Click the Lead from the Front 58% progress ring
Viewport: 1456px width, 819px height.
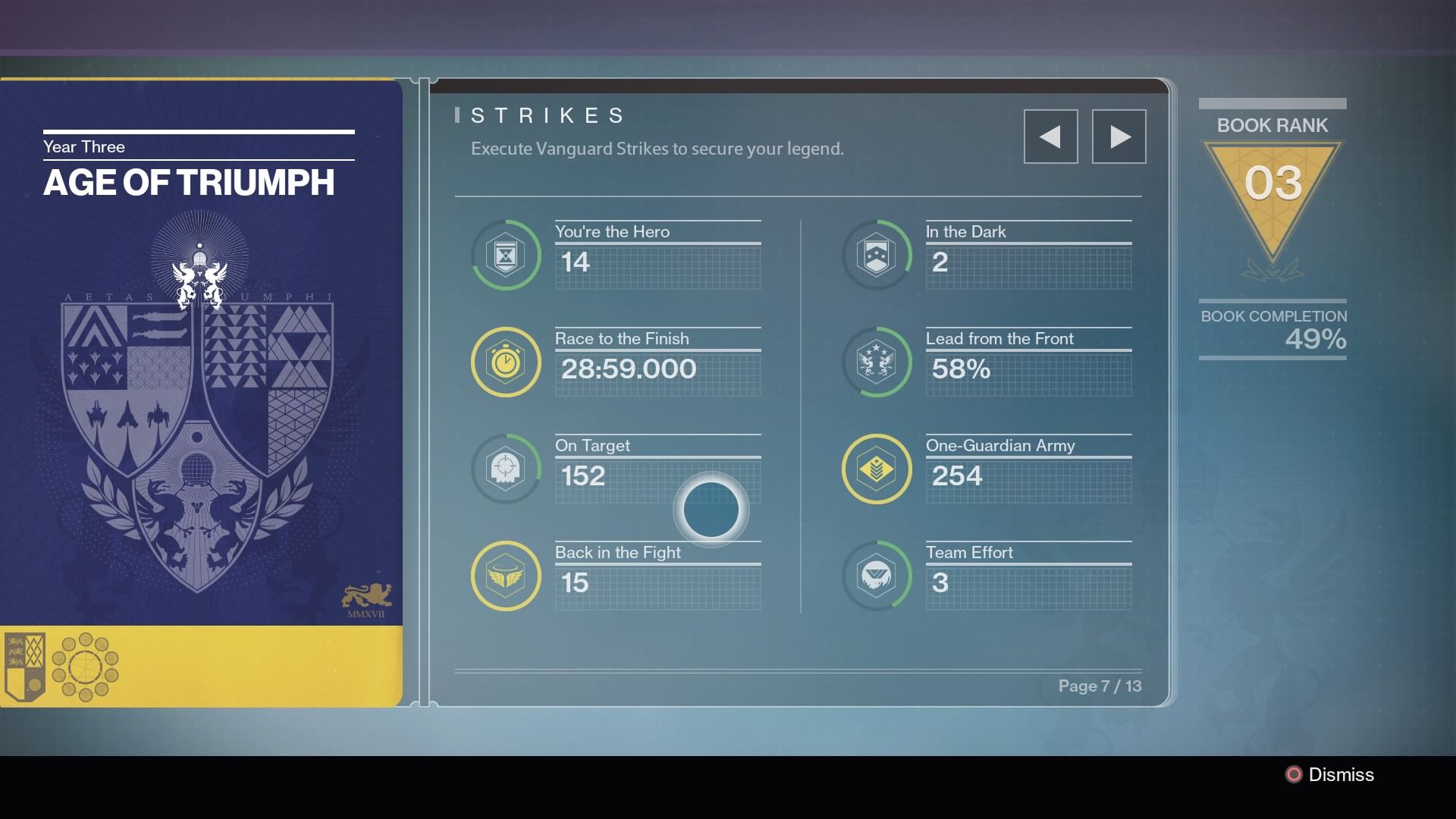pos(877,362)
